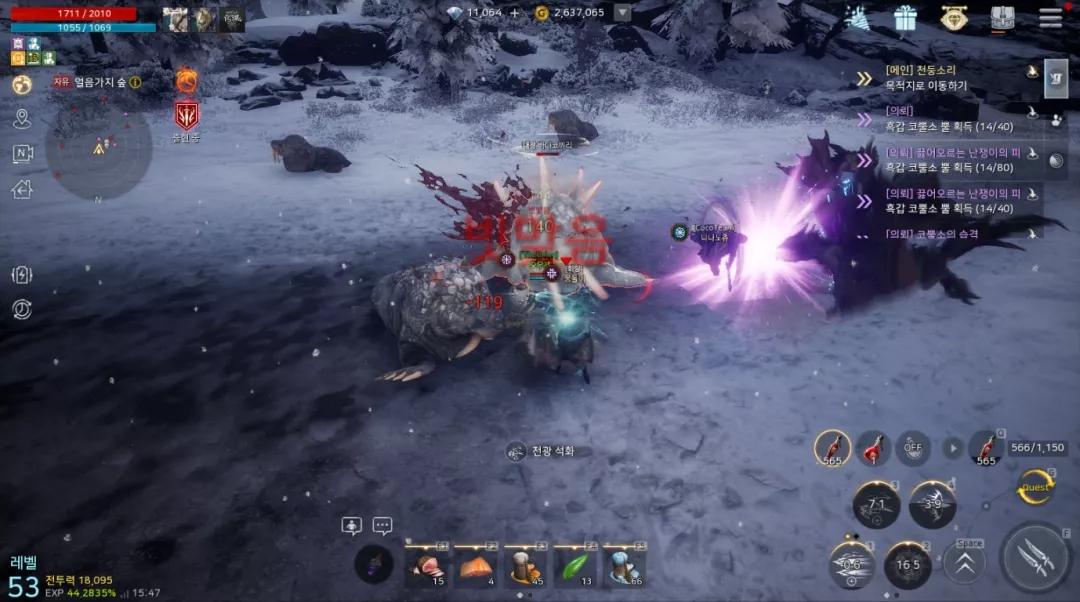Show info for 얼음가지 숲 zone

[135, 83]
